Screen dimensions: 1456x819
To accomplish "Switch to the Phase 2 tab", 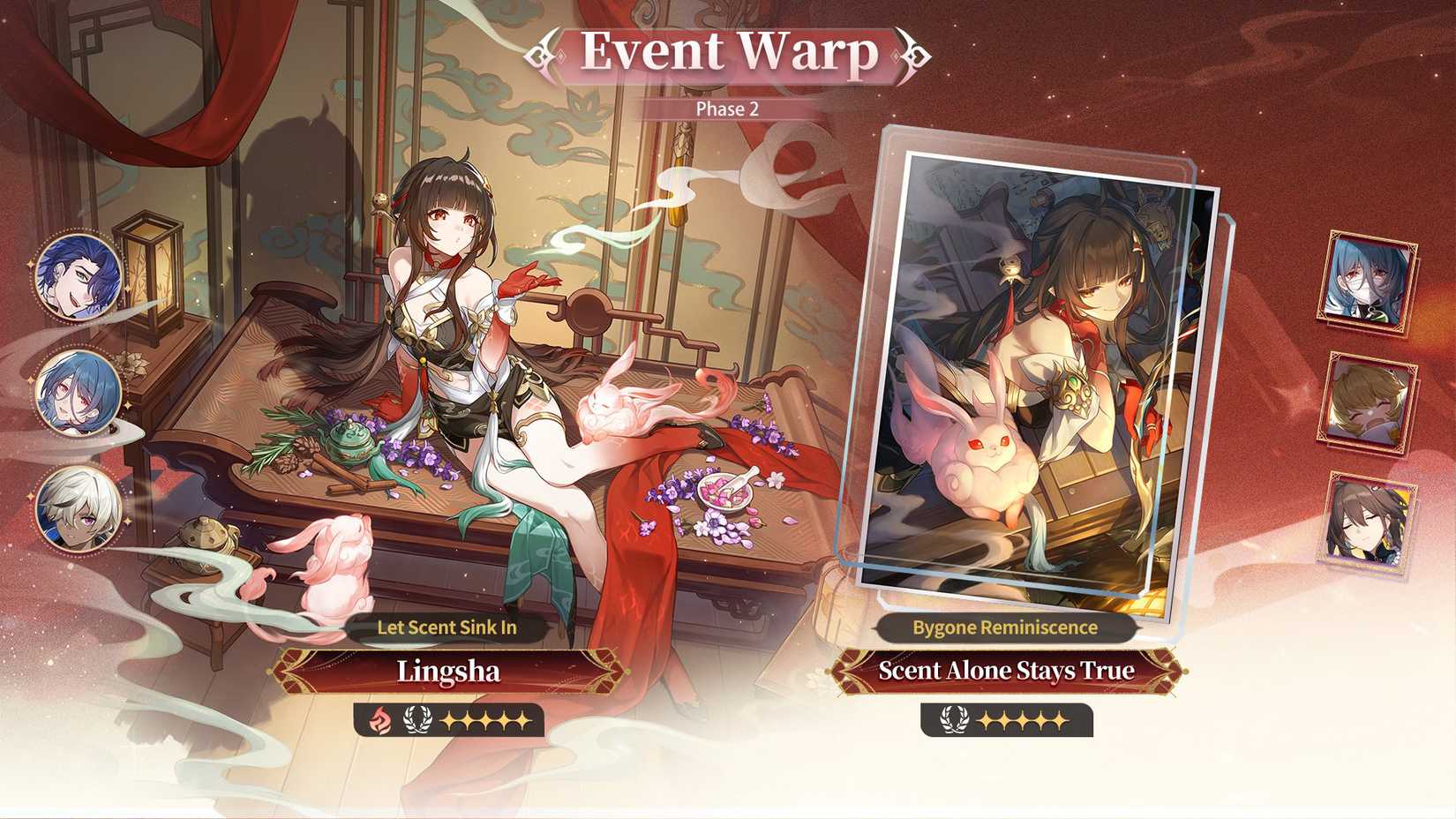I will click(x=726, y=109).
